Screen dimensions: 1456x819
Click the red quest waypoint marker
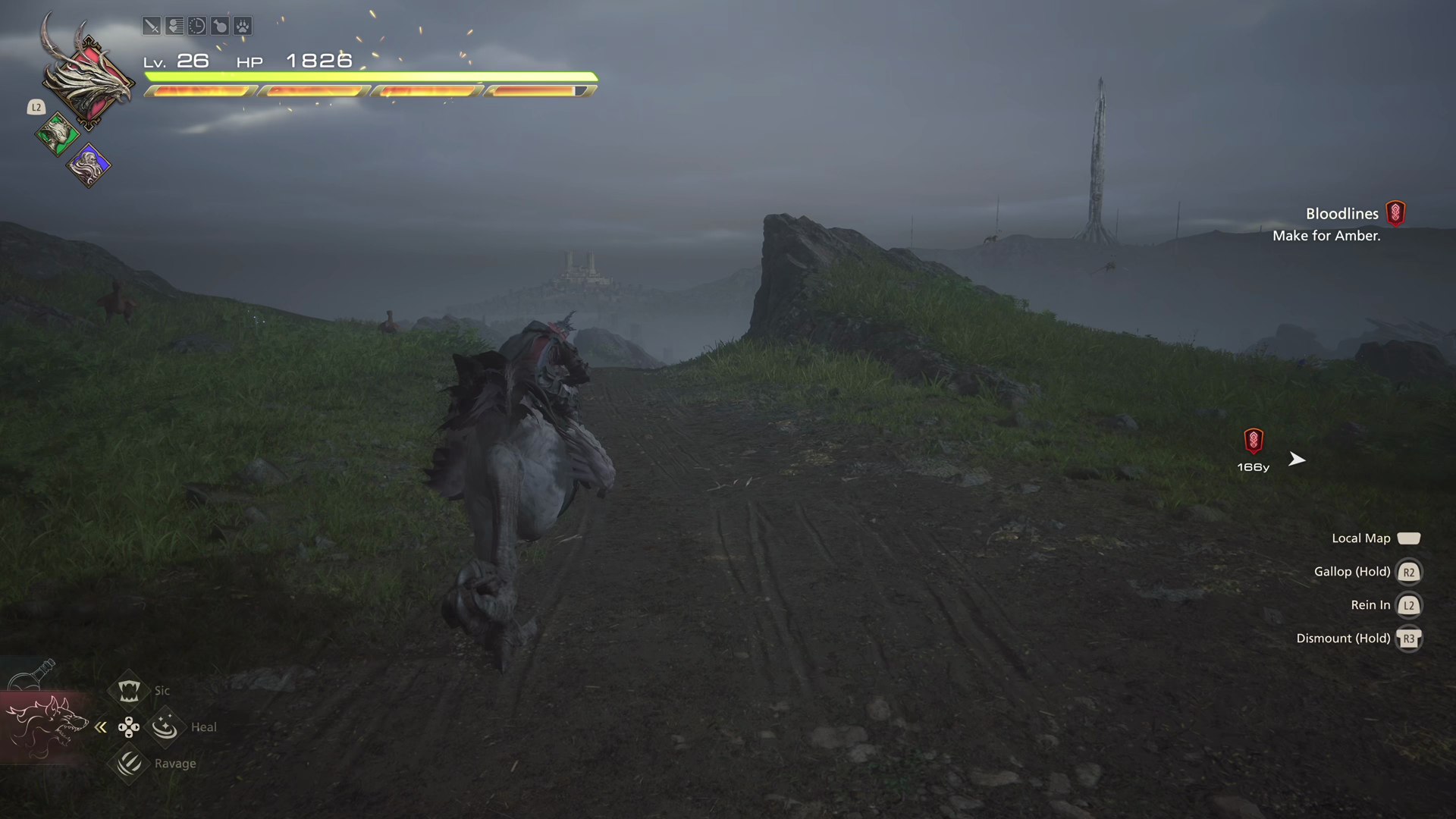tap(1254, 441)
